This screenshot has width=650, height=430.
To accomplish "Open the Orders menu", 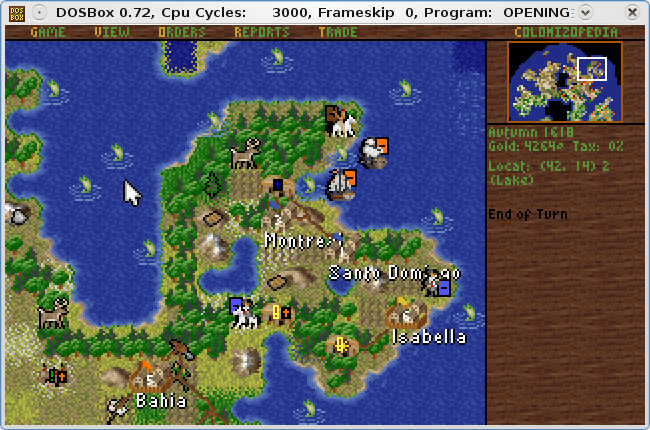I will tap(182, 32).
